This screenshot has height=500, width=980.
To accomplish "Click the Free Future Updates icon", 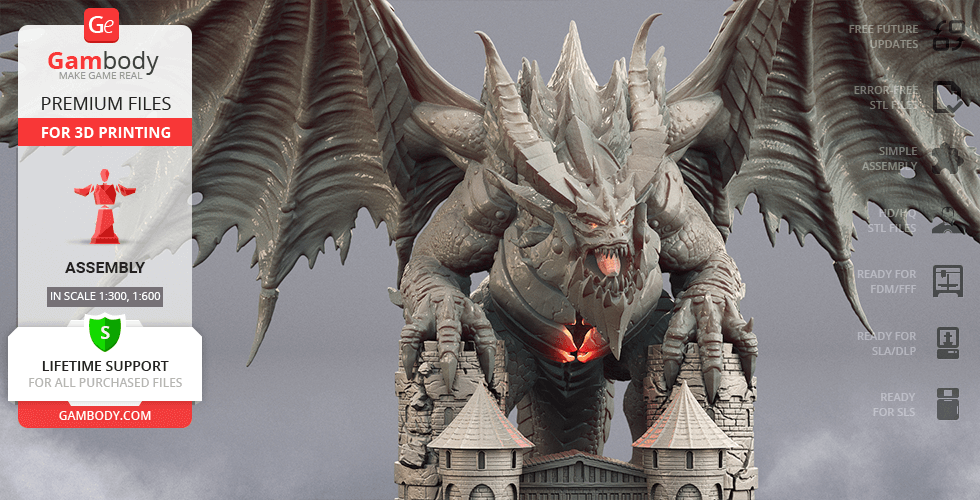I will click(x=946, y=37).
